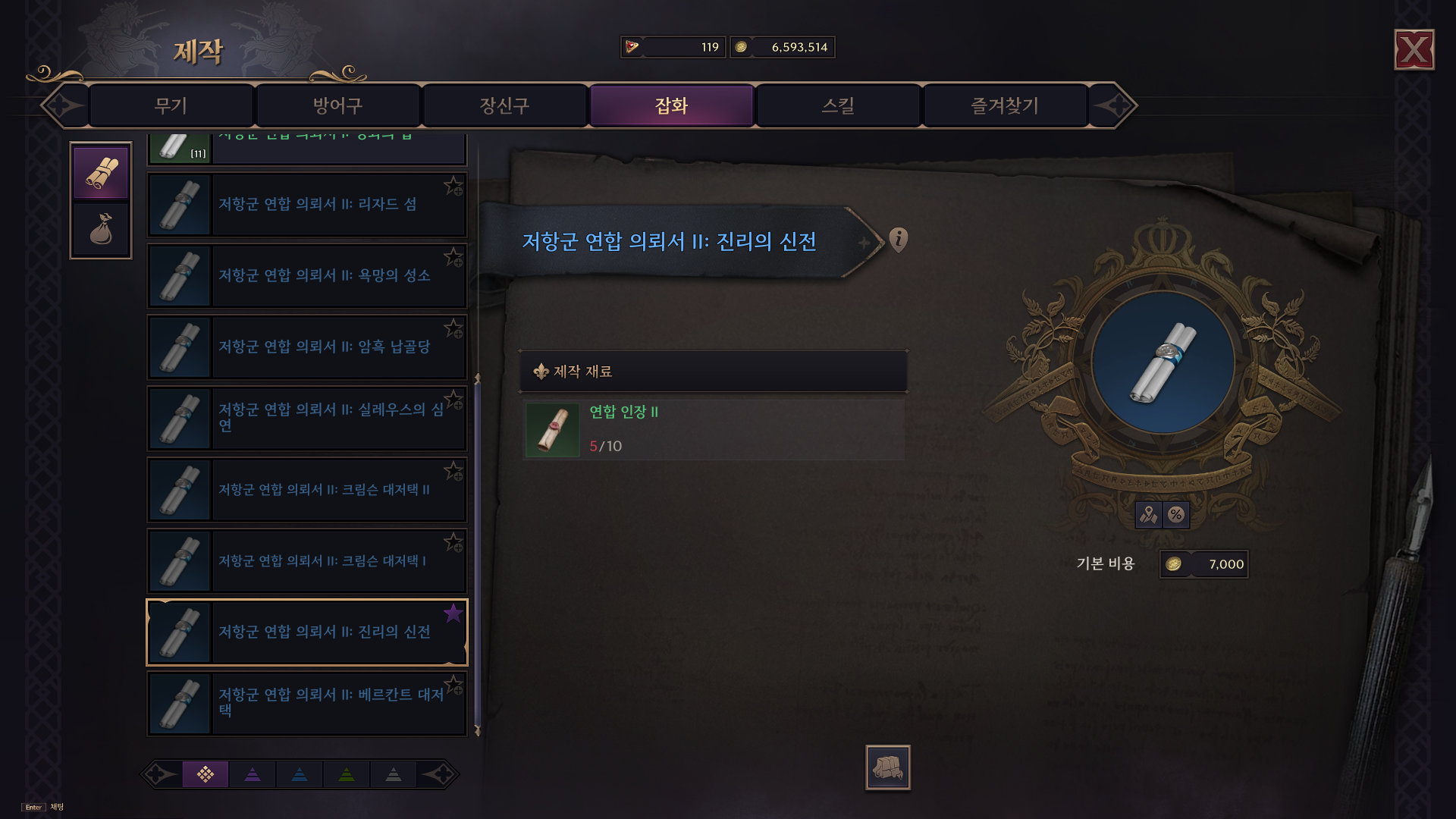
Task: Click the flag currency icon showing 119
Action: point(632,46)
